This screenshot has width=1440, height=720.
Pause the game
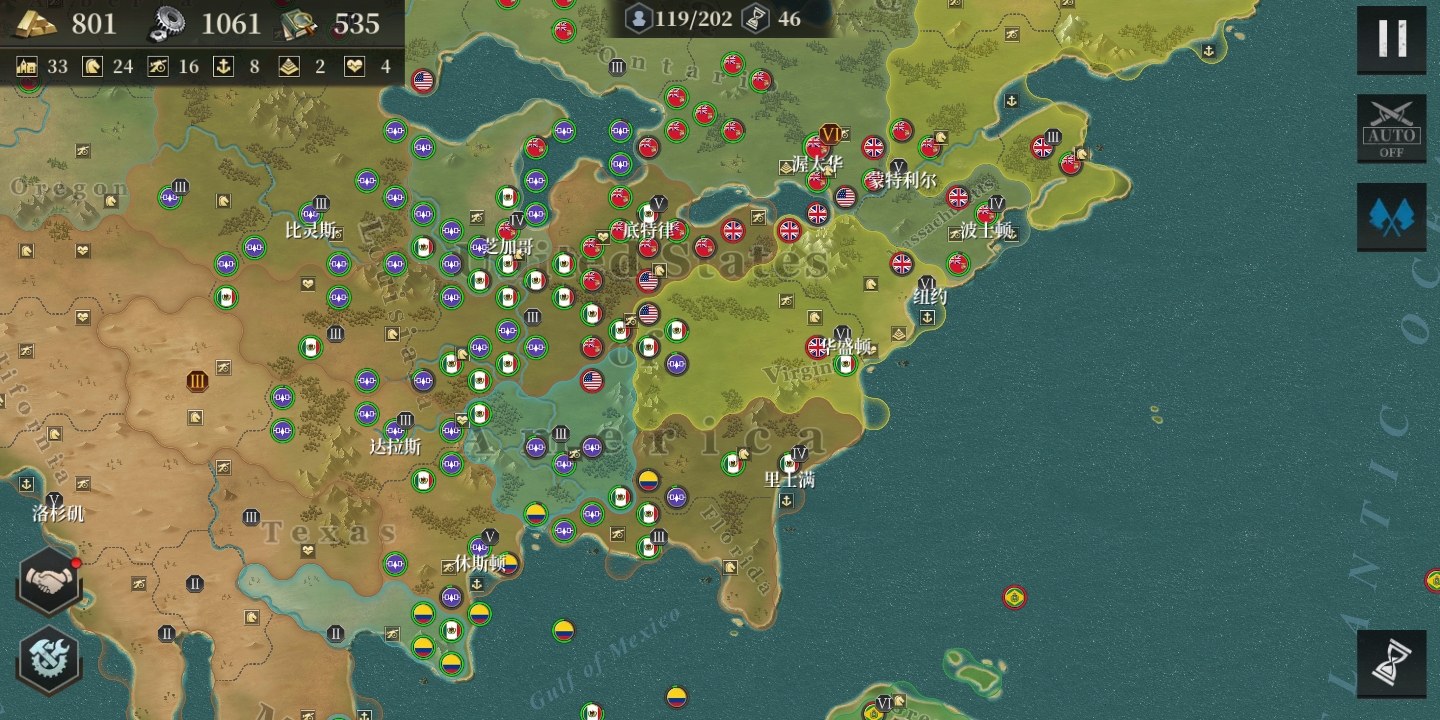click(1391, 39)
